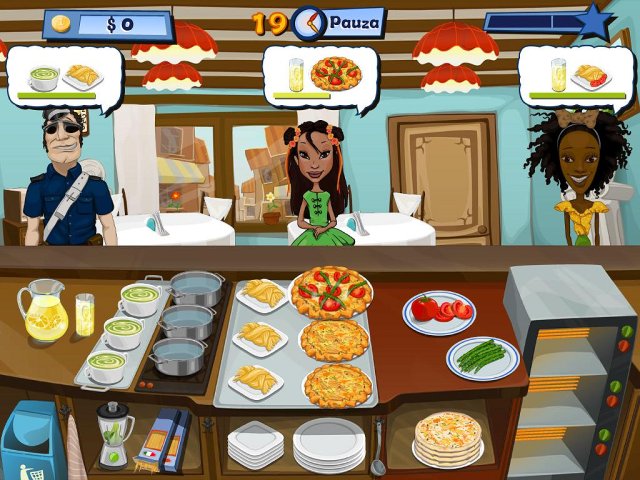
Task: Pick a plate from the square plate stack
Action: coord(256,443)
